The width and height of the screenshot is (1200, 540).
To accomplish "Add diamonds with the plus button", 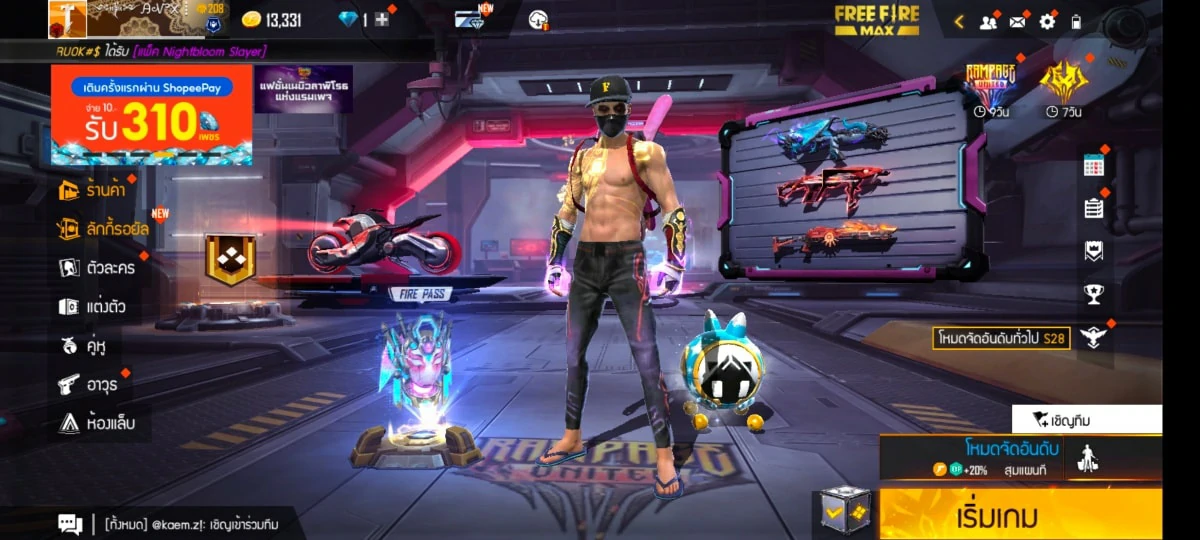I will click(381, 20).
